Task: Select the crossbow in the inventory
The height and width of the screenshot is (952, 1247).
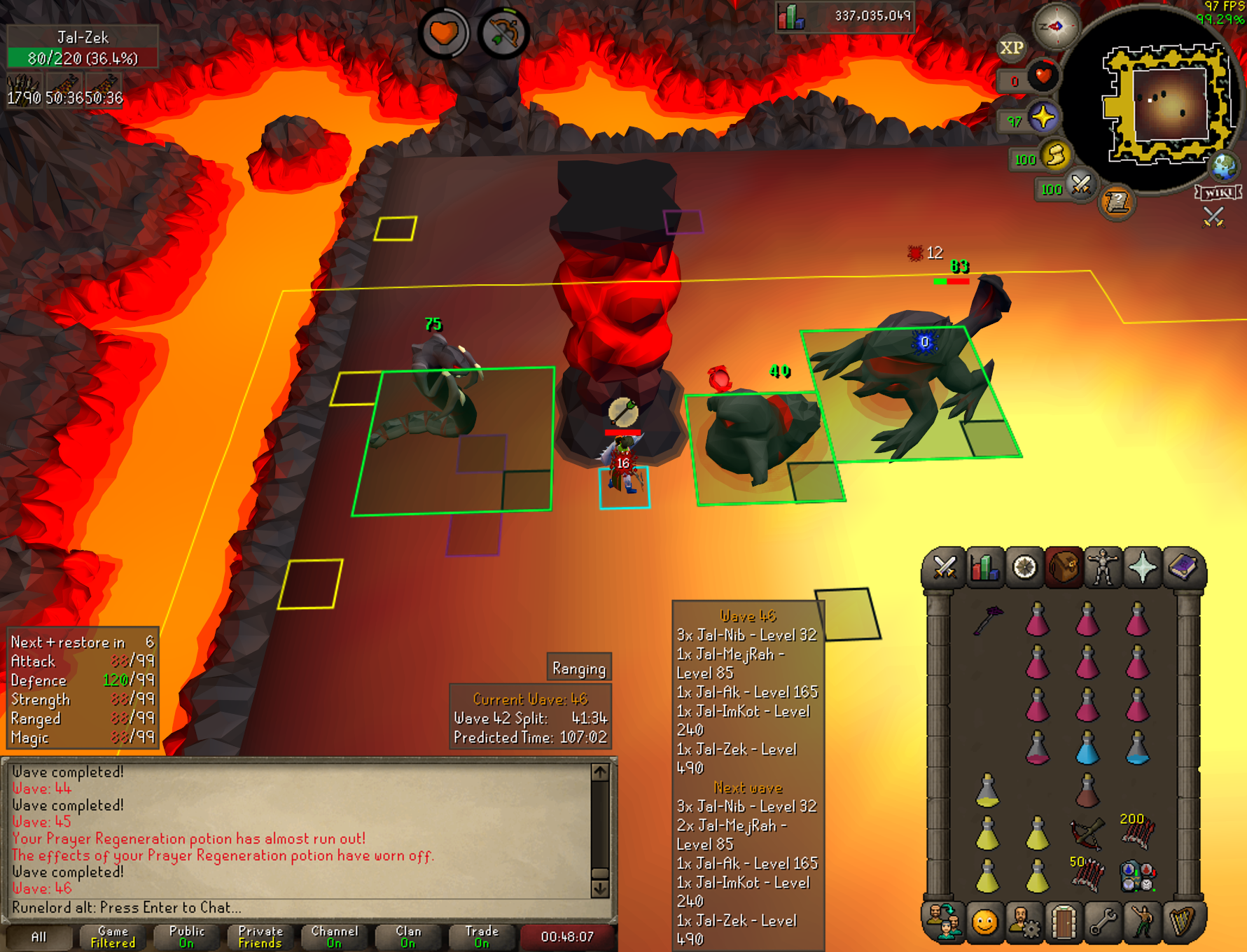Action: [1087, 833]
